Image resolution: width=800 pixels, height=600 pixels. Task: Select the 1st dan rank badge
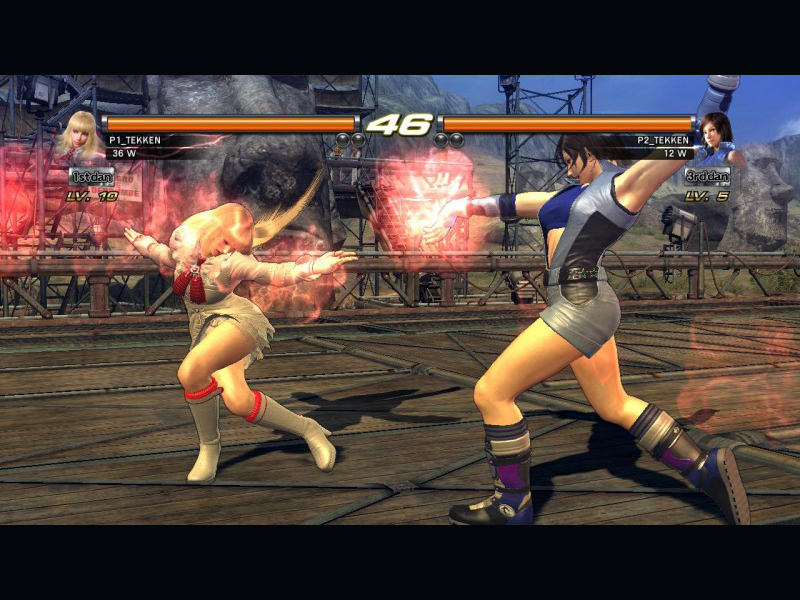pos(92,176)
